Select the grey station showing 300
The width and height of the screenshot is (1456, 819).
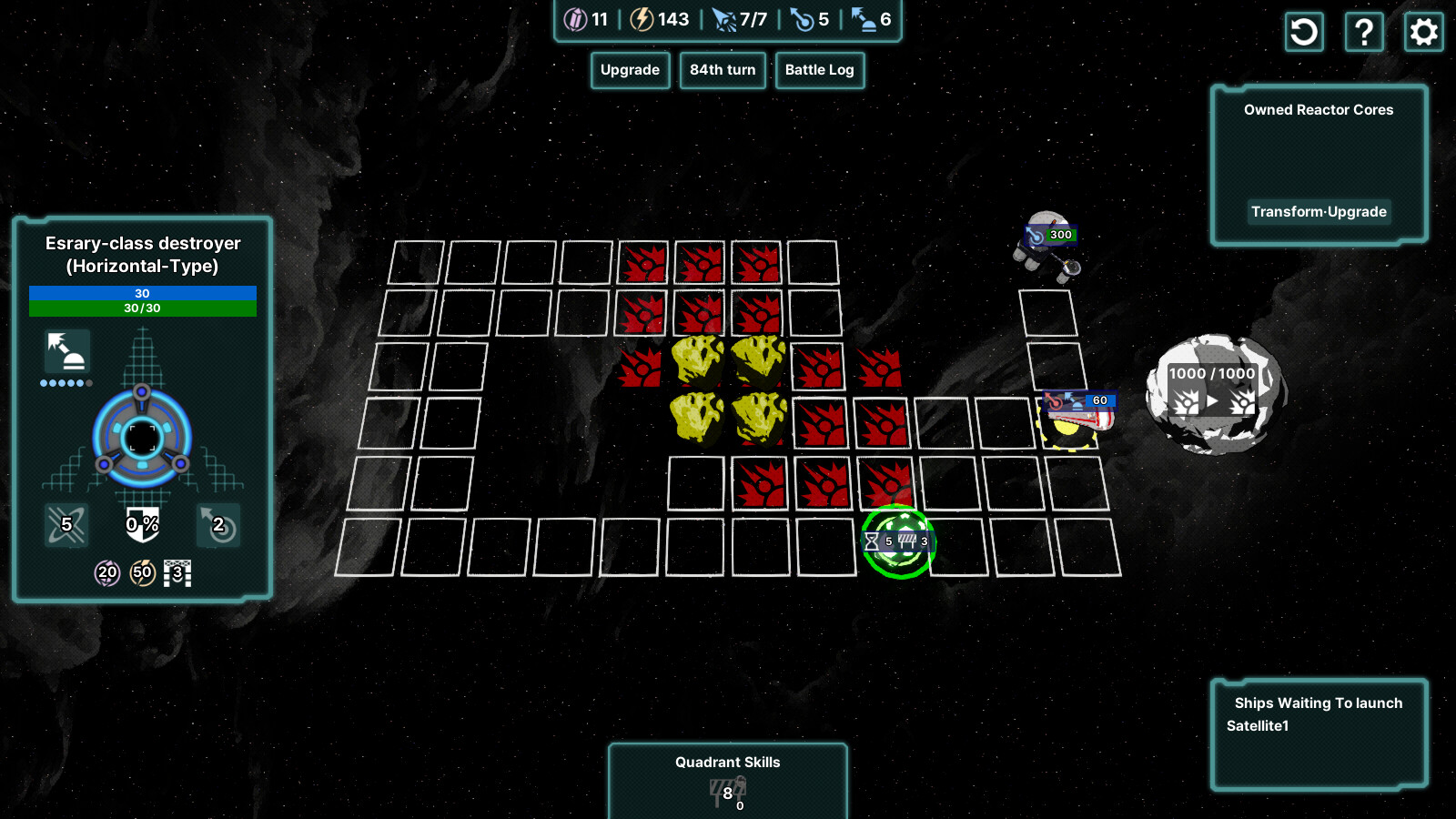pyautogui.click(x=1046, y=246)
